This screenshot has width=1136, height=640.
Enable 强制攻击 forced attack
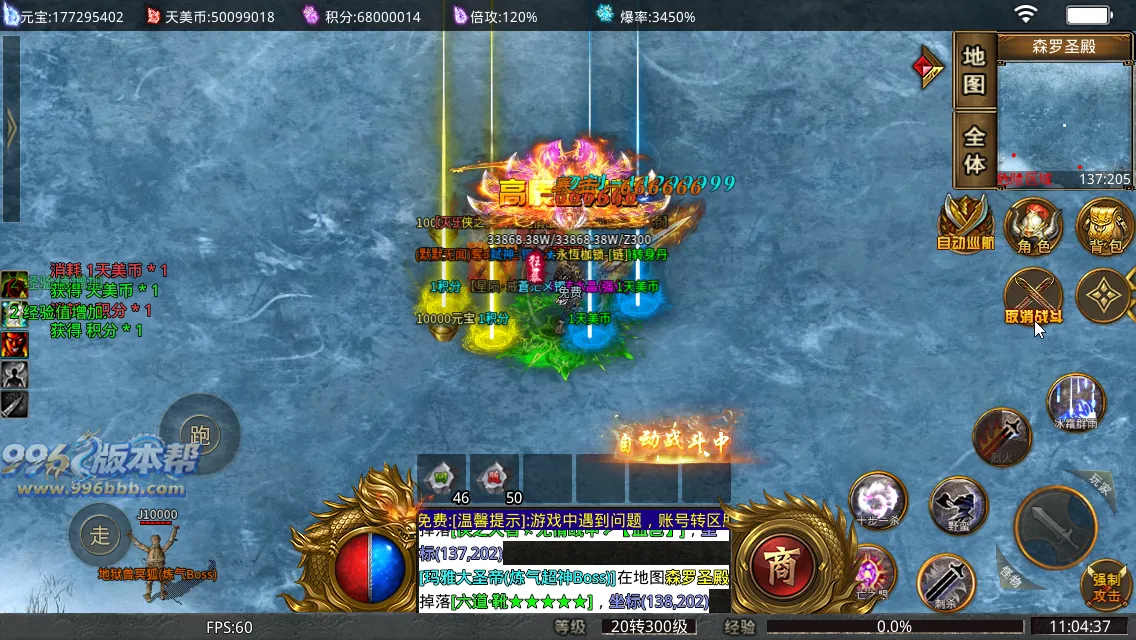tap(1106, 585)
